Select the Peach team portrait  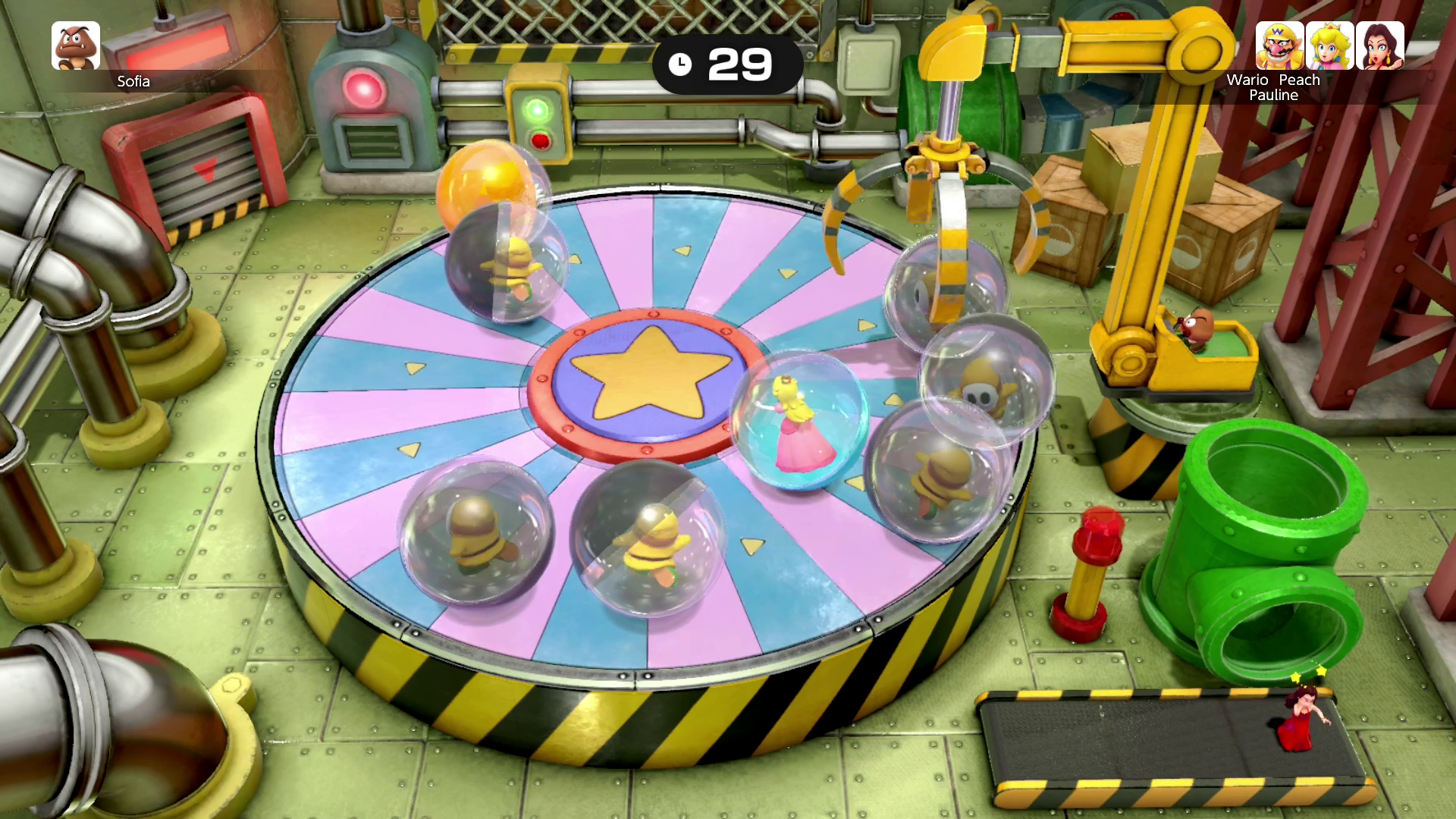(x=1329, y=45)
